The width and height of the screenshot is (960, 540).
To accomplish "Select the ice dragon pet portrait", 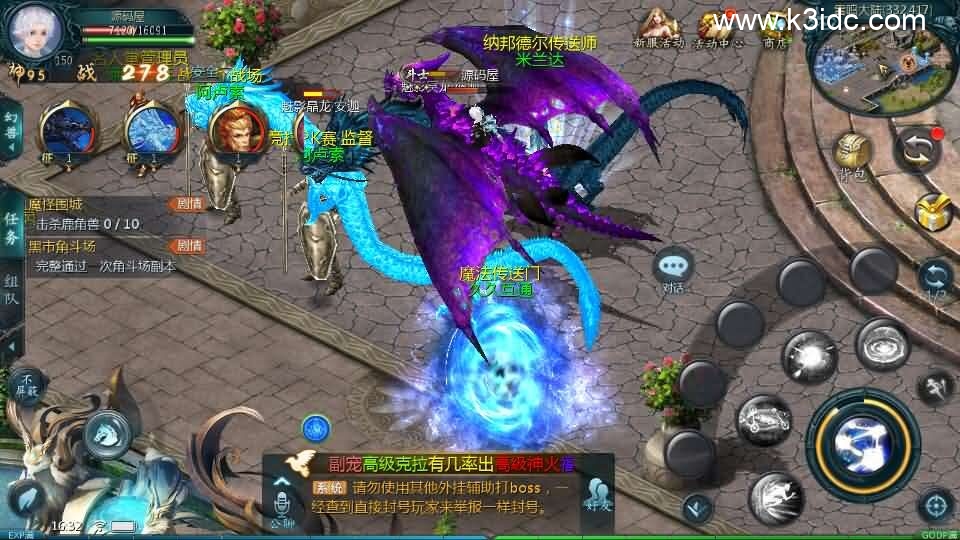I will click(150, 131).
